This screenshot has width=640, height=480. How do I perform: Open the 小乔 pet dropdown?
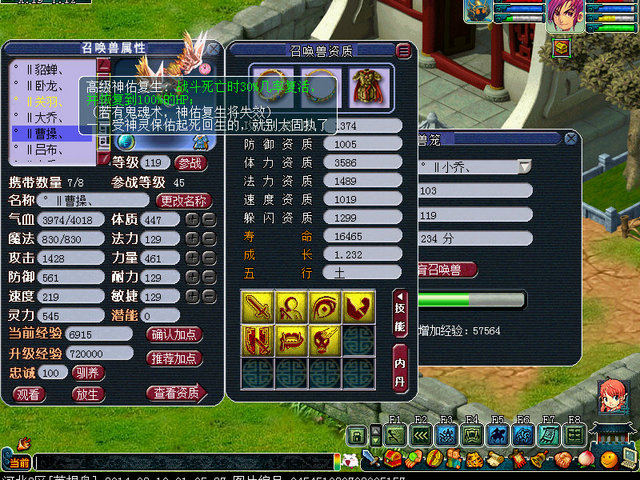524,166
